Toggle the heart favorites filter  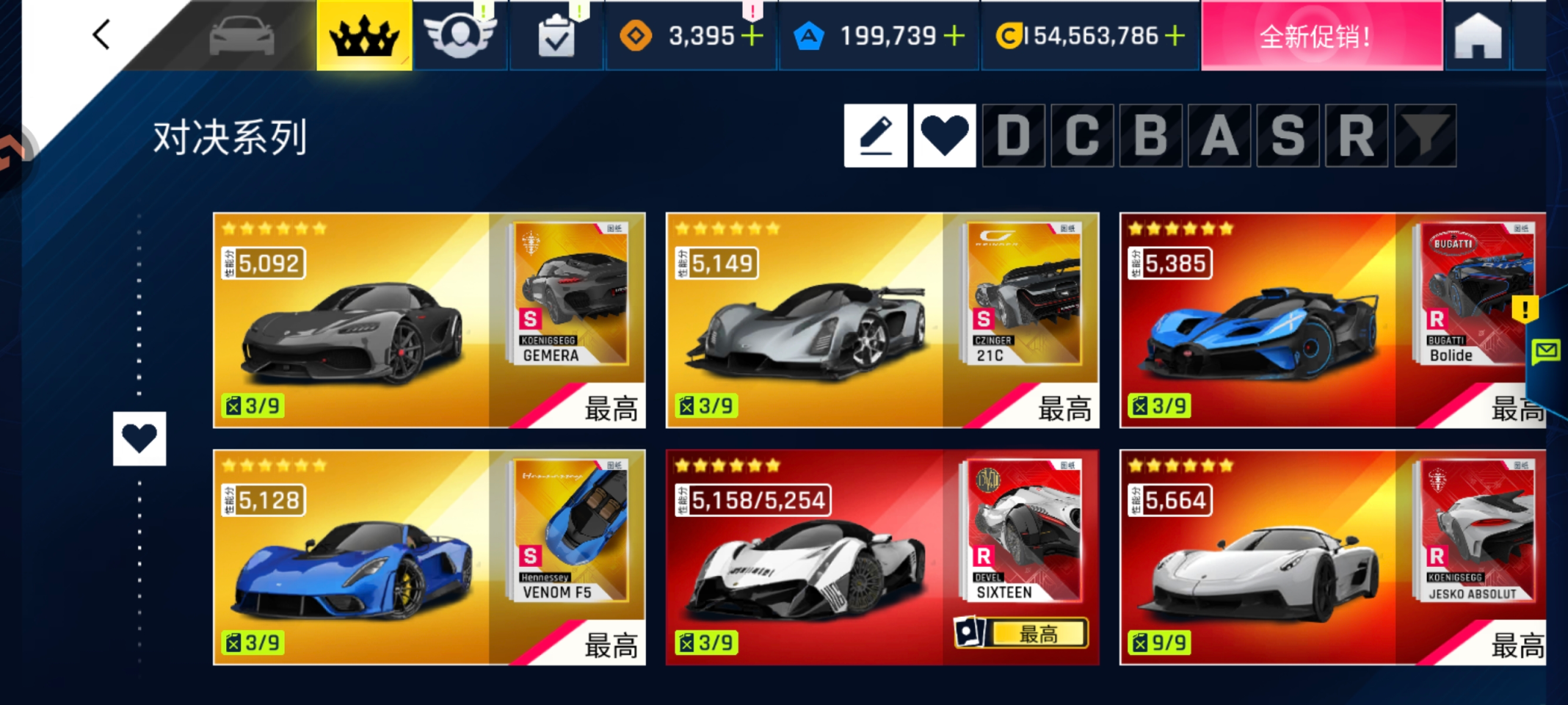[944, 136]
